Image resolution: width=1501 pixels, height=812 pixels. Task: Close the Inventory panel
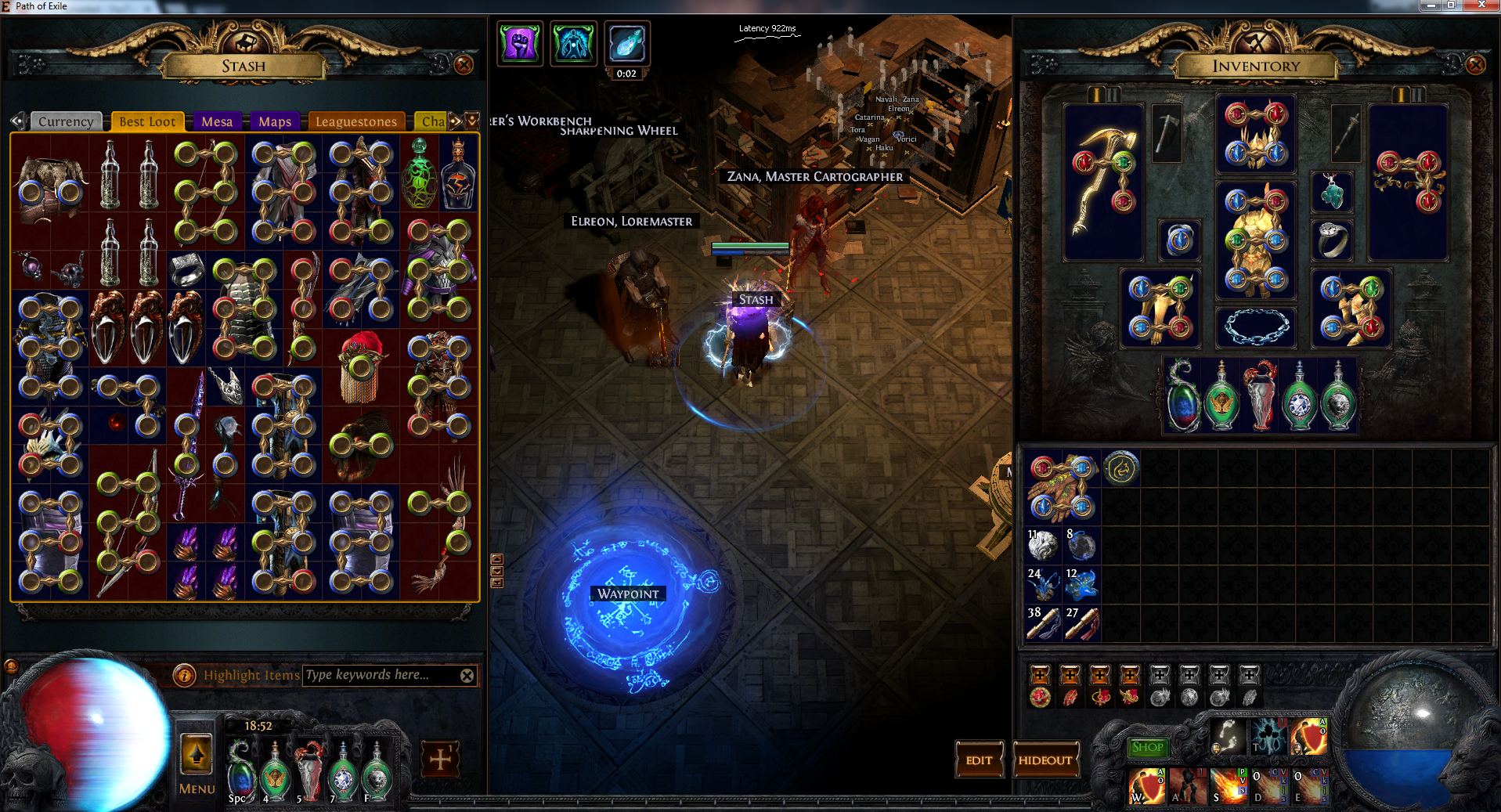coord(1475,65)
